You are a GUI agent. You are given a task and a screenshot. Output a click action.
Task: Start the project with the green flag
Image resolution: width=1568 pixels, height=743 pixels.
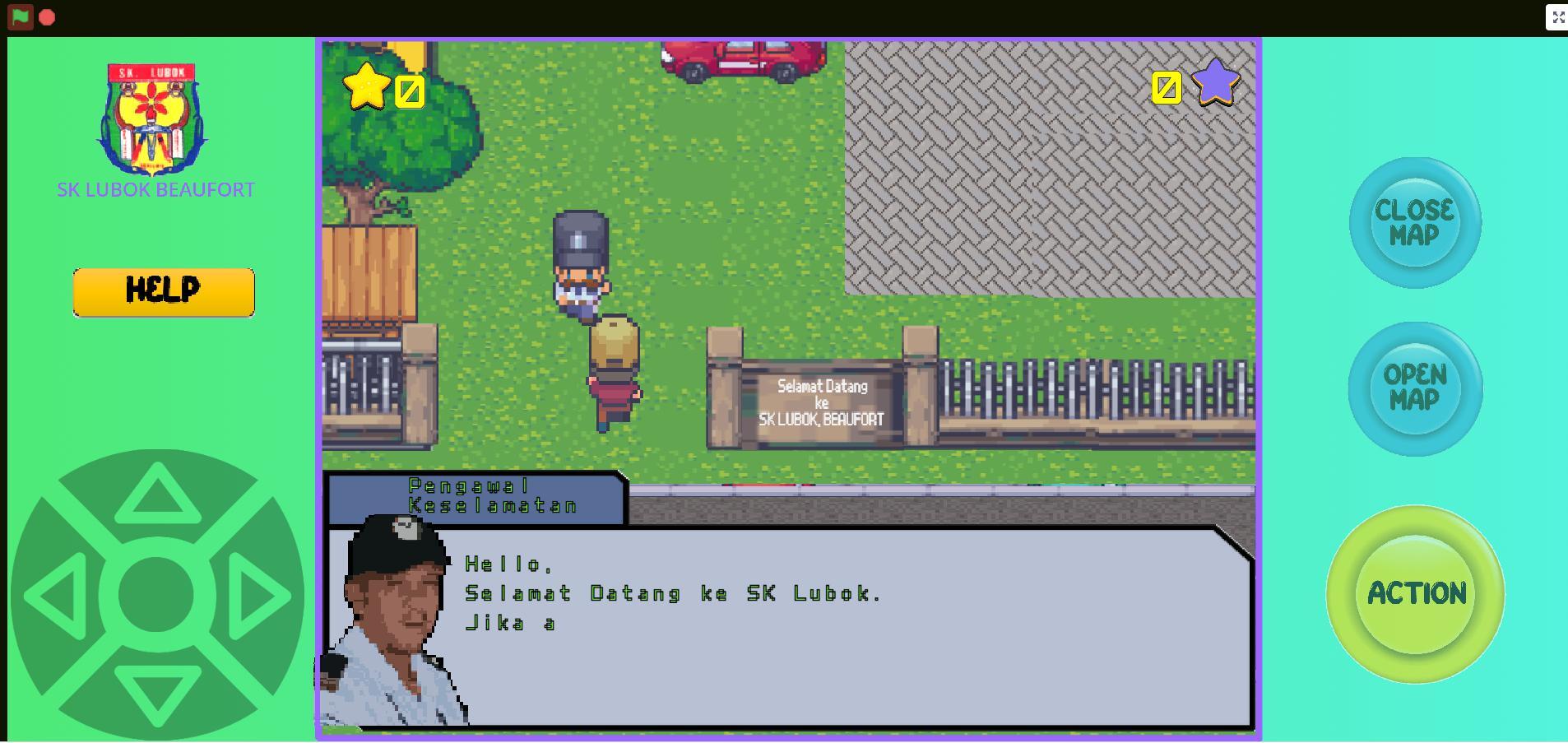(x=20, y=16)
